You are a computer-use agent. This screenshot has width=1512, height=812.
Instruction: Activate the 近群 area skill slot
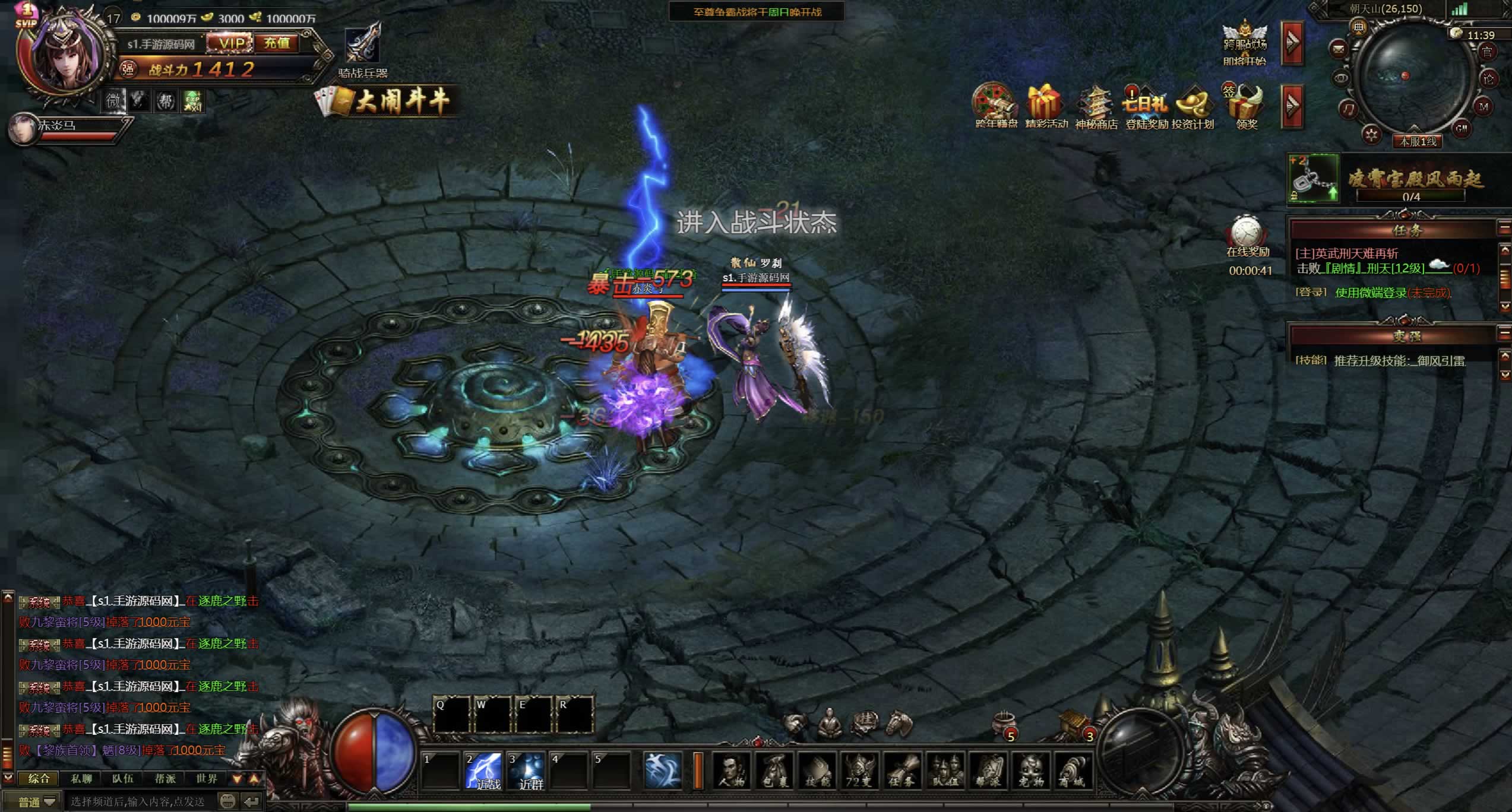(527, 772)
